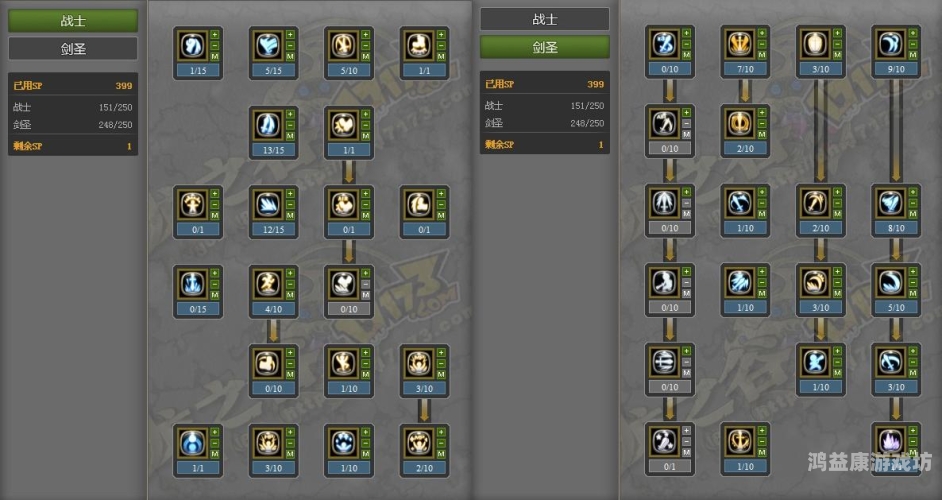Screen dimensions: 942x500
Task: Add a point to the 7/10 skill
Action: [x=761, y=33]
